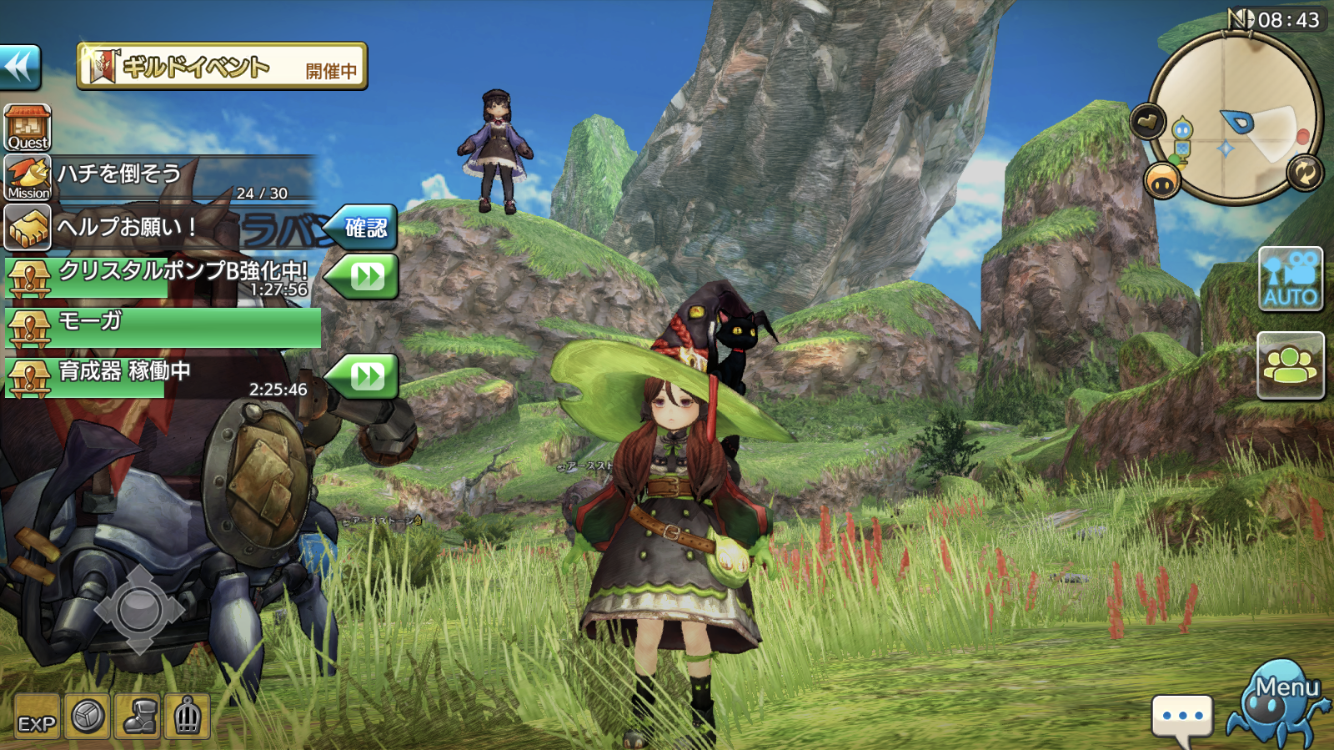
Task: Click the map-piece button beside the minimap
Action: click(x=1146, y=122)
